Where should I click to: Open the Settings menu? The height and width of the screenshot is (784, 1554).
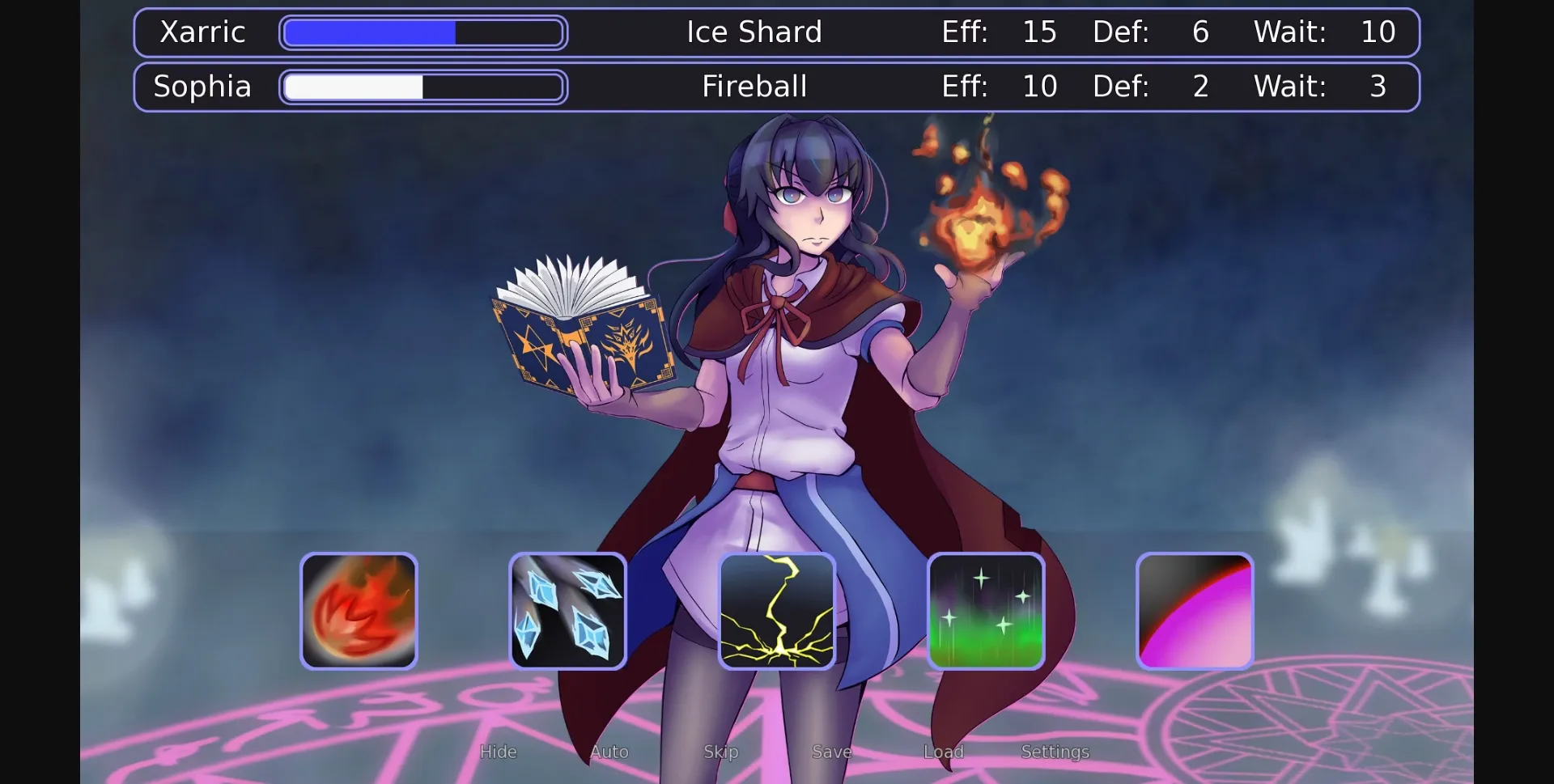[1055, 752]
